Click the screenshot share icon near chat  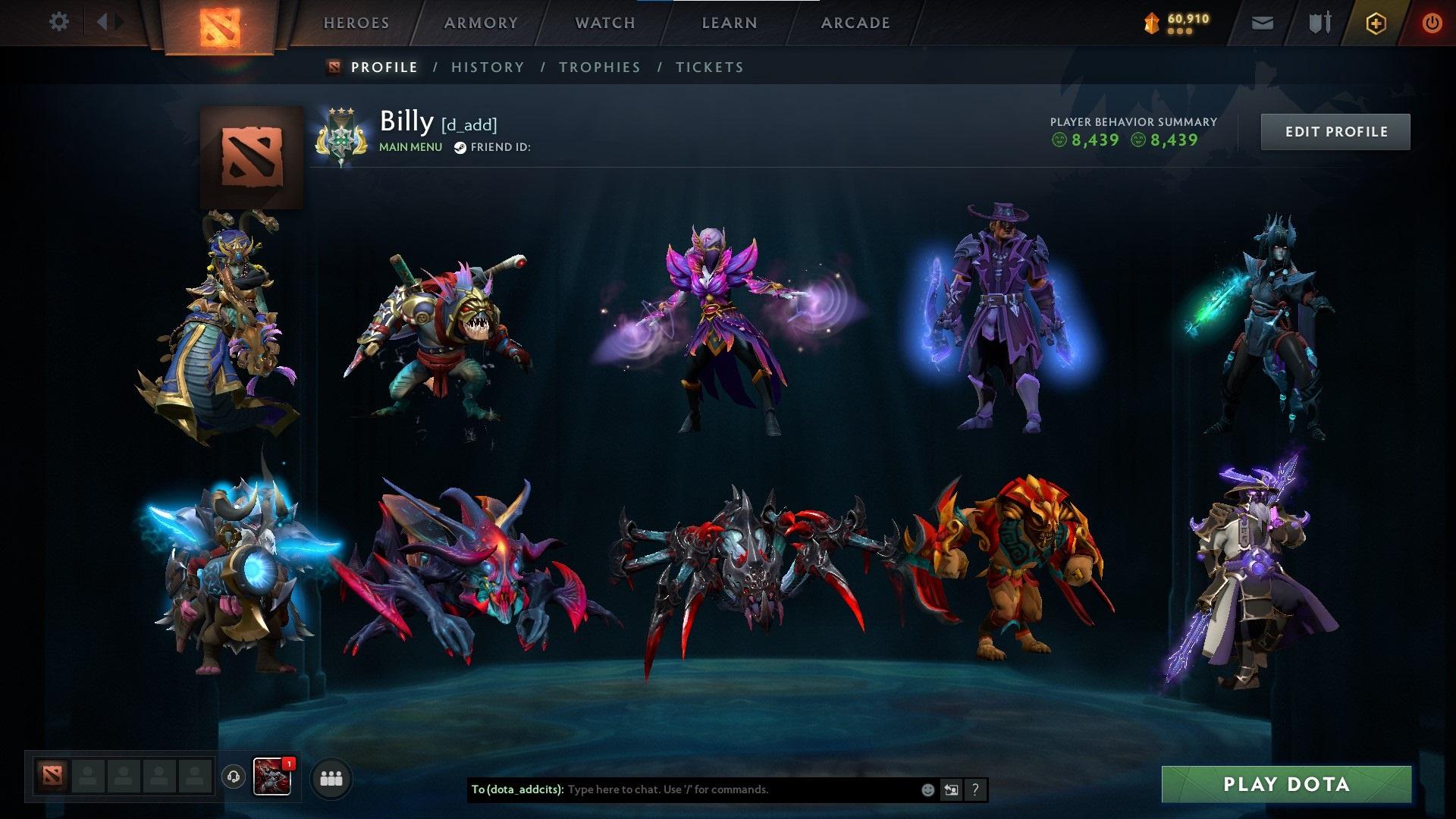952,790
